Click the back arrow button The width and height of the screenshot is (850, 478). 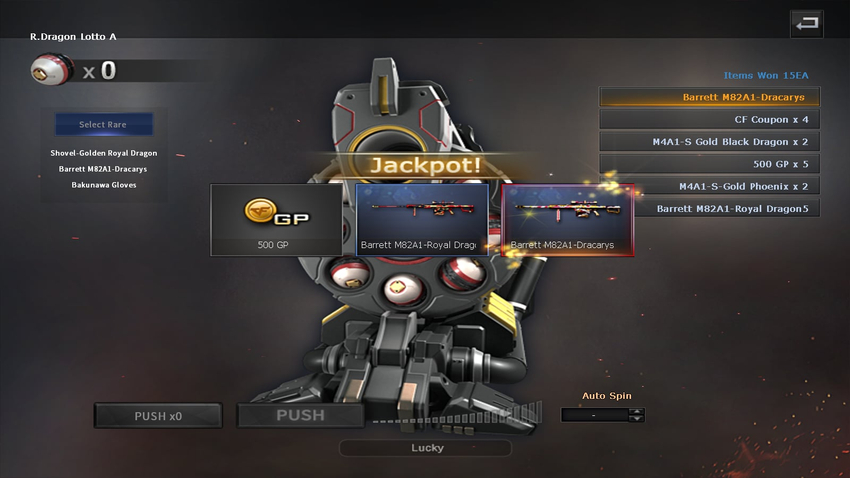click(x=806, y=23)
